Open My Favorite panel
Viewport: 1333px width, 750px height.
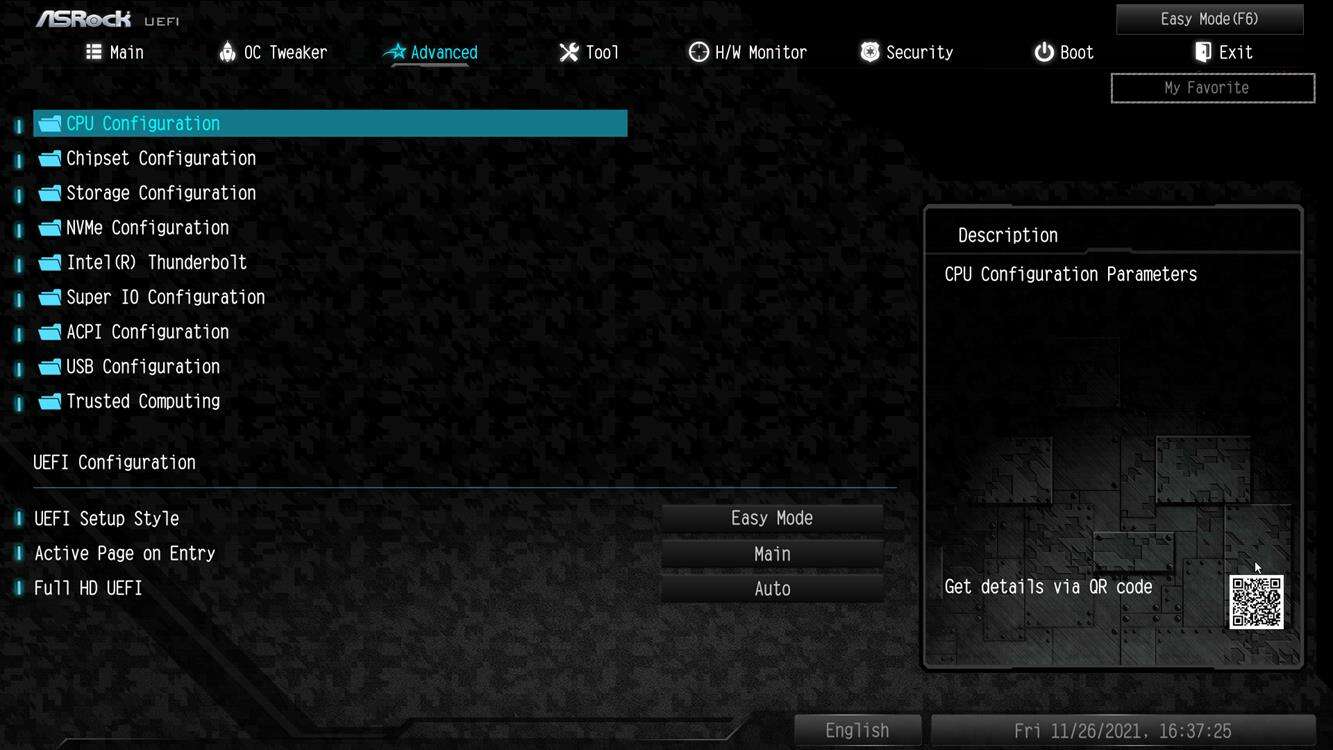[x=1212, y=87]
